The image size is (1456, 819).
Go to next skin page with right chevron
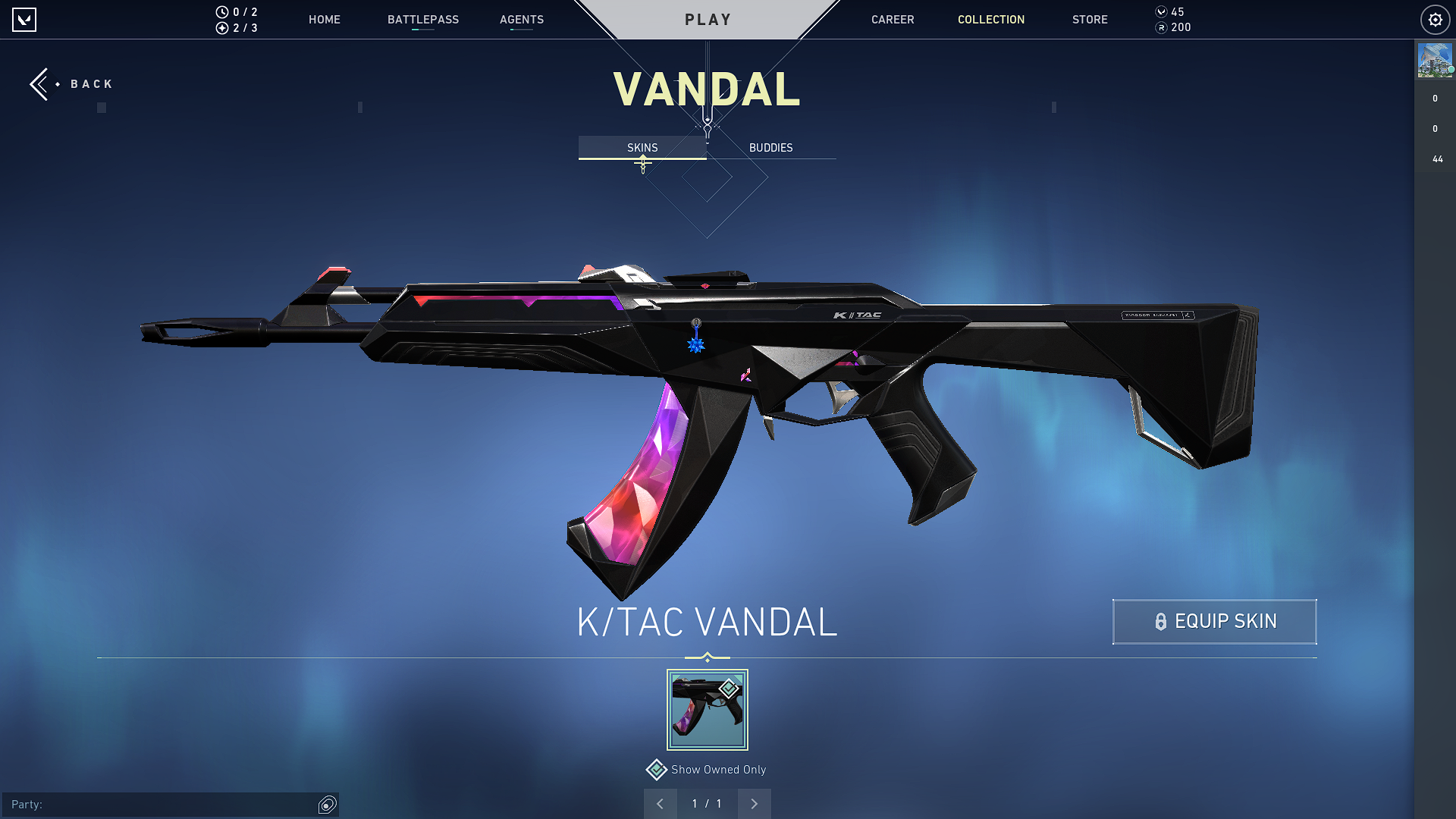click(754, 804)
